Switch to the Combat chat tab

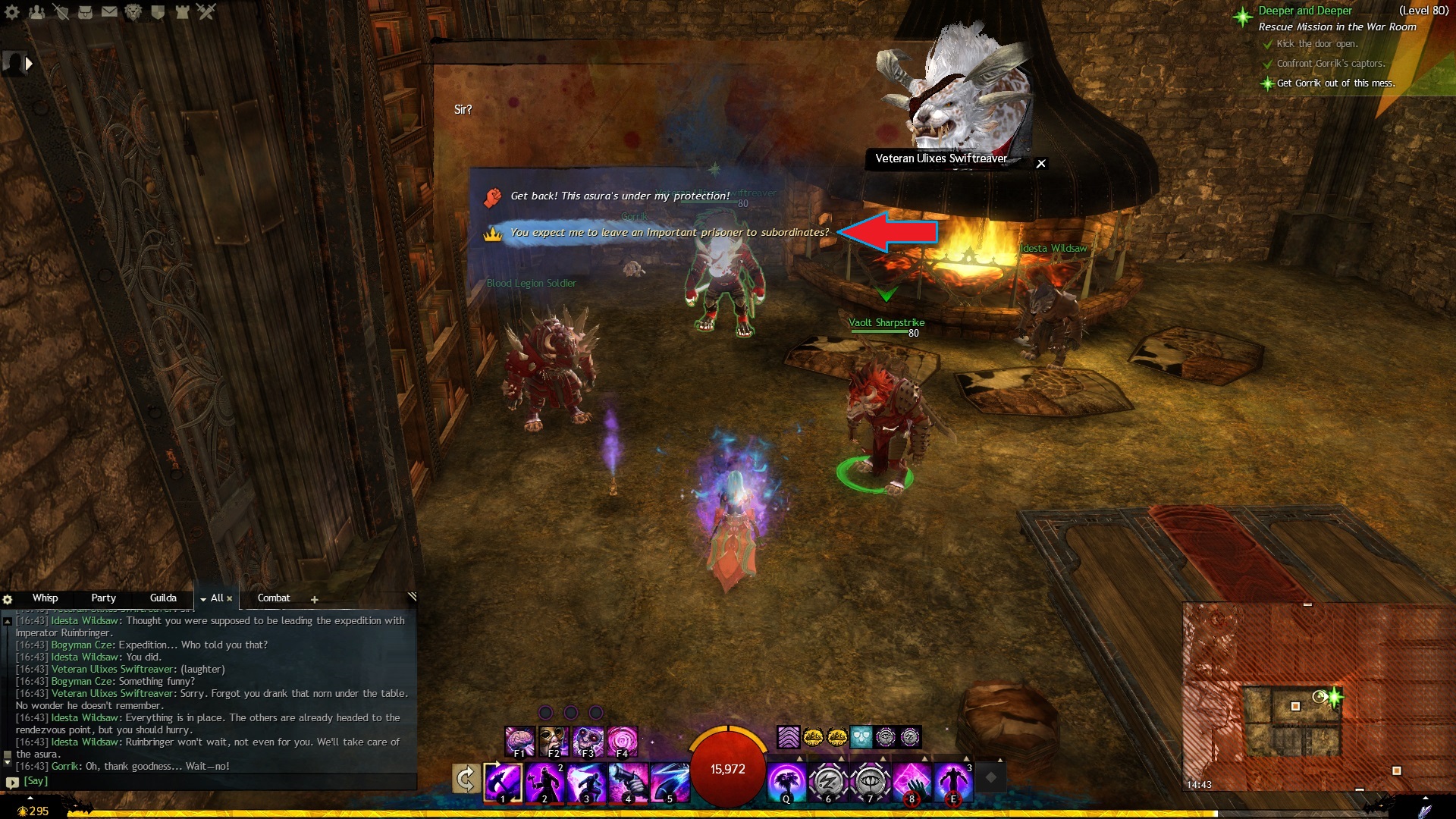coord(274,598)
